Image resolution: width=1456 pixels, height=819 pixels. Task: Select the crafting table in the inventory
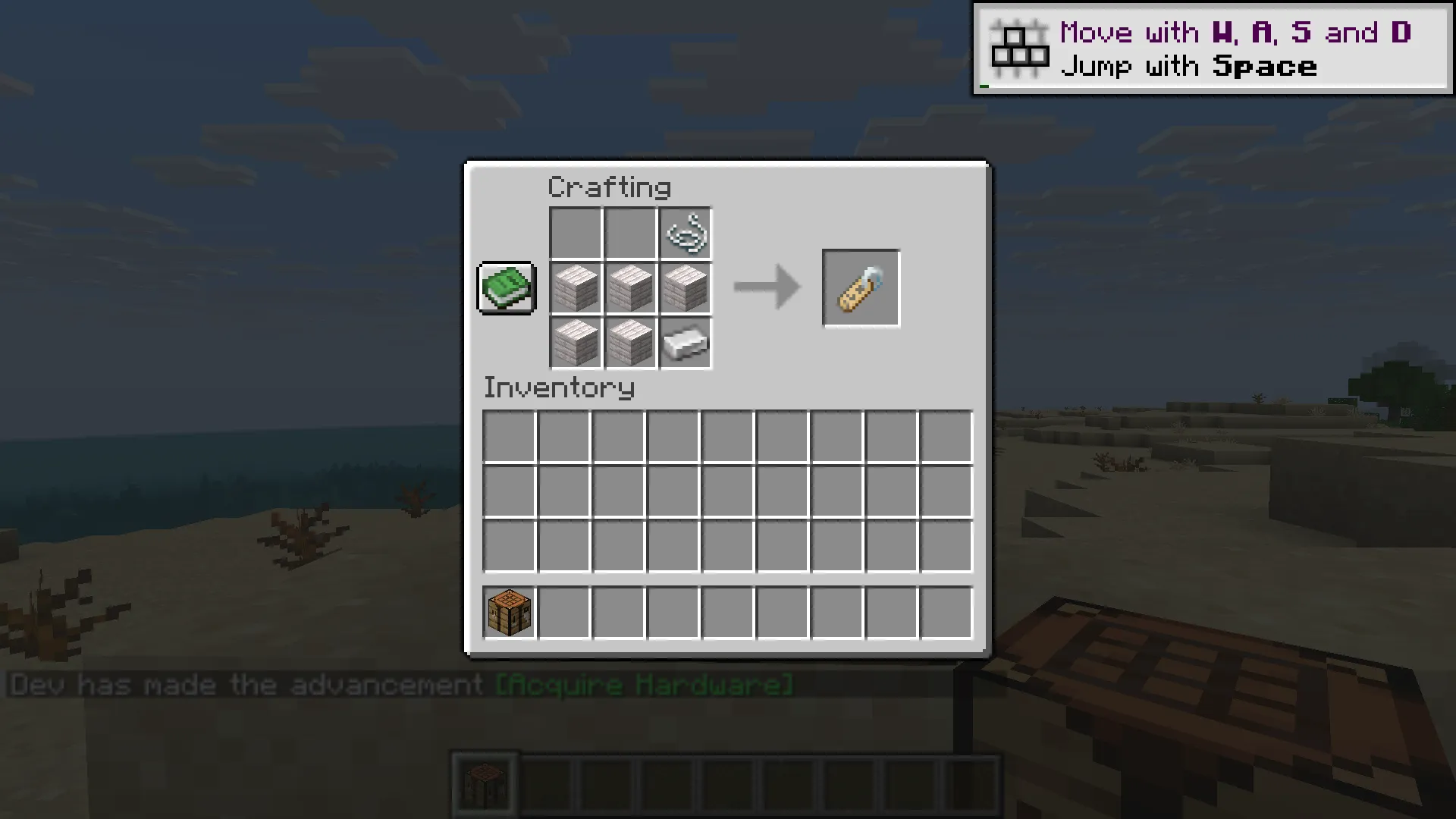pyautogui.click(x=508, y=611)
